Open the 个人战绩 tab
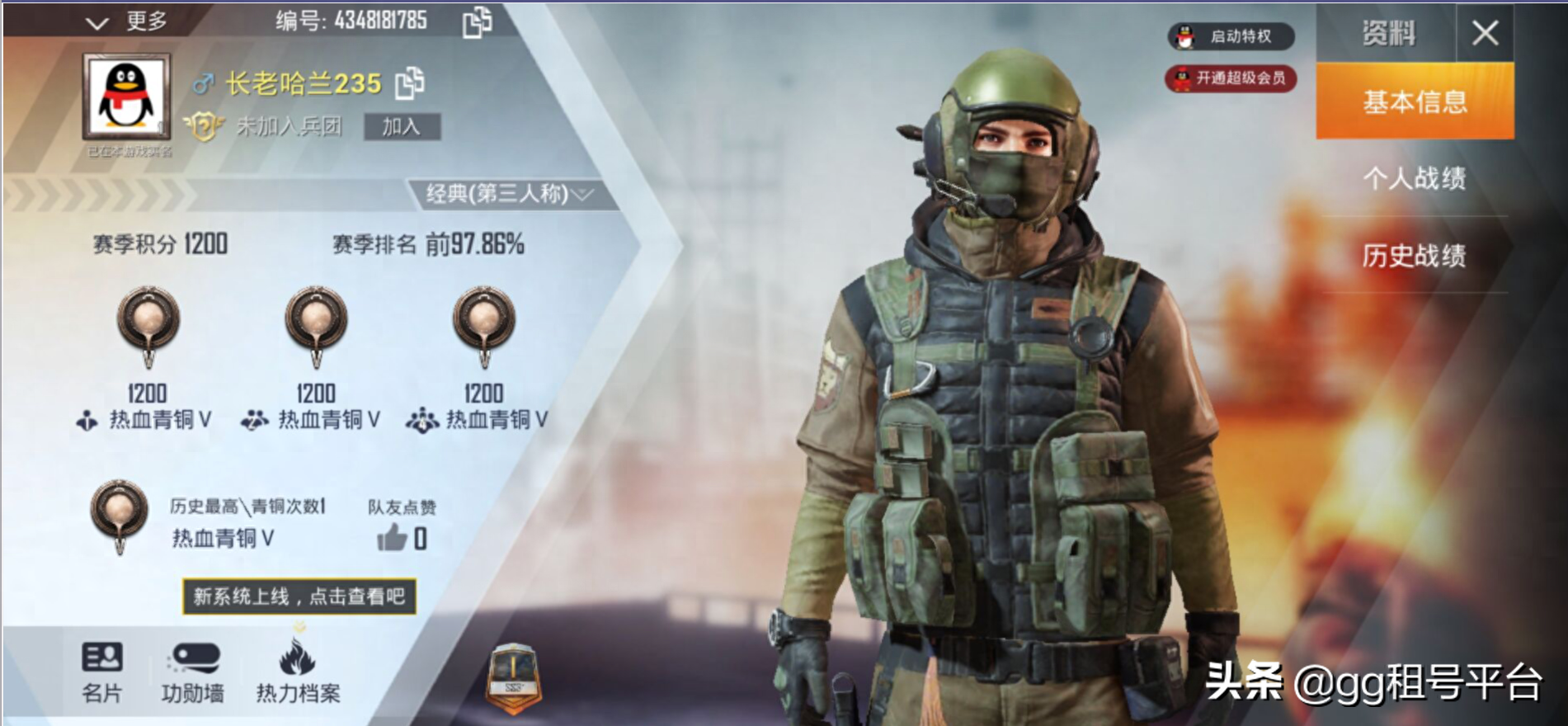 1415,178
